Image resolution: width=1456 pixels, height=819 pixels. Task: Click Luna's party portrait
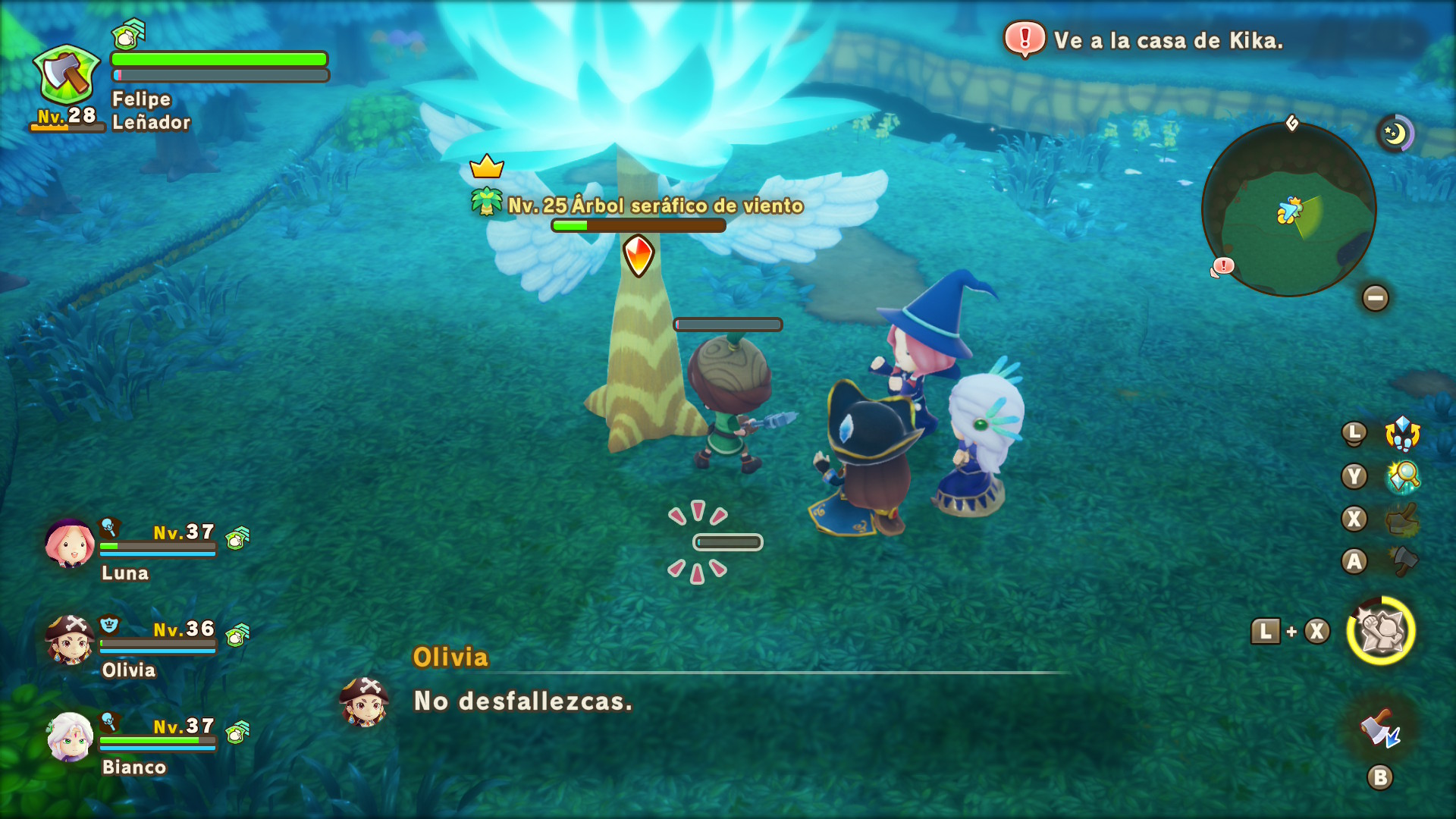70,543
